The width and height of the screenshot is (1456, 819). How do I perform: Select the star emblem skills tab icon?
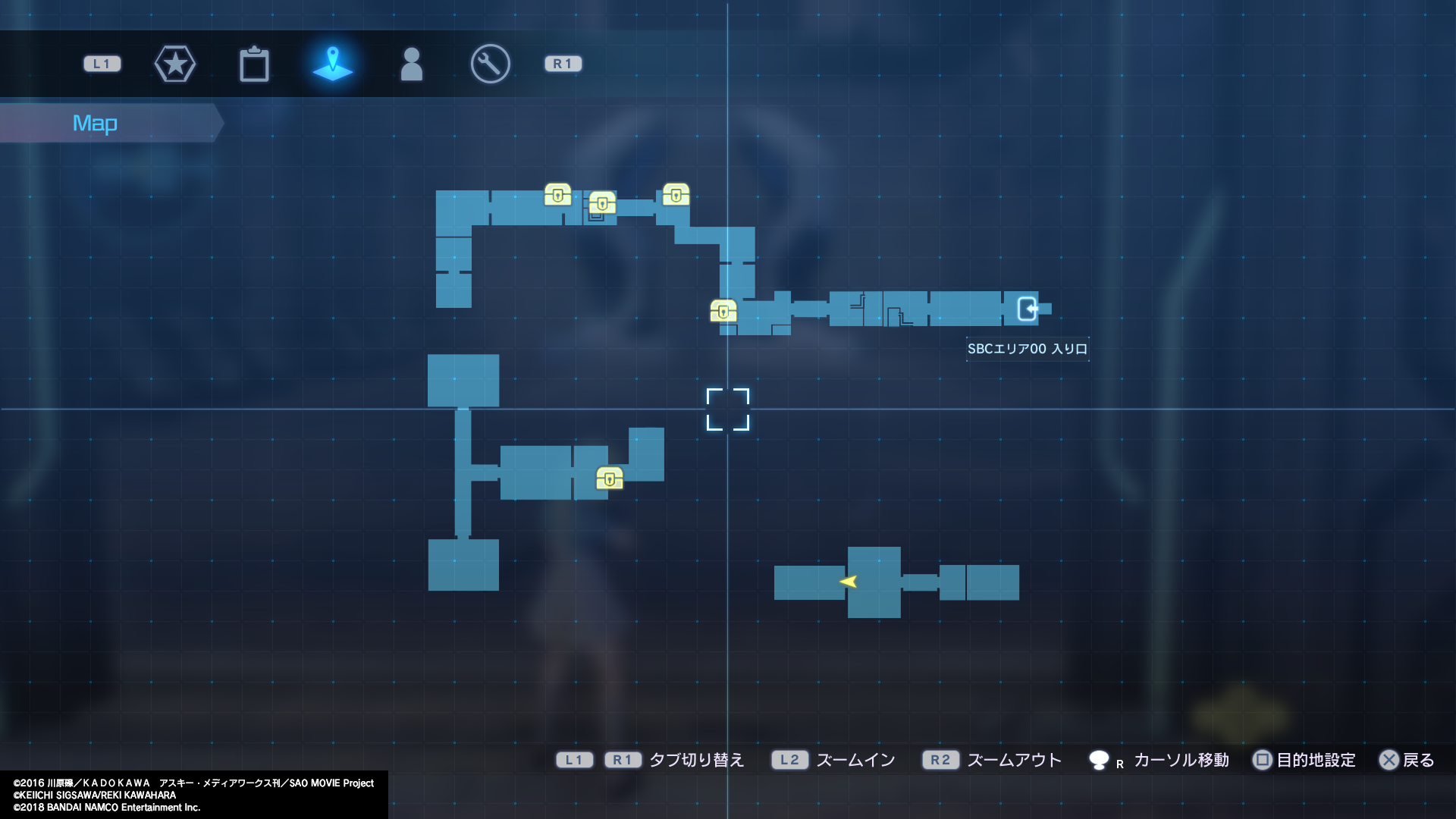point(175,64)
